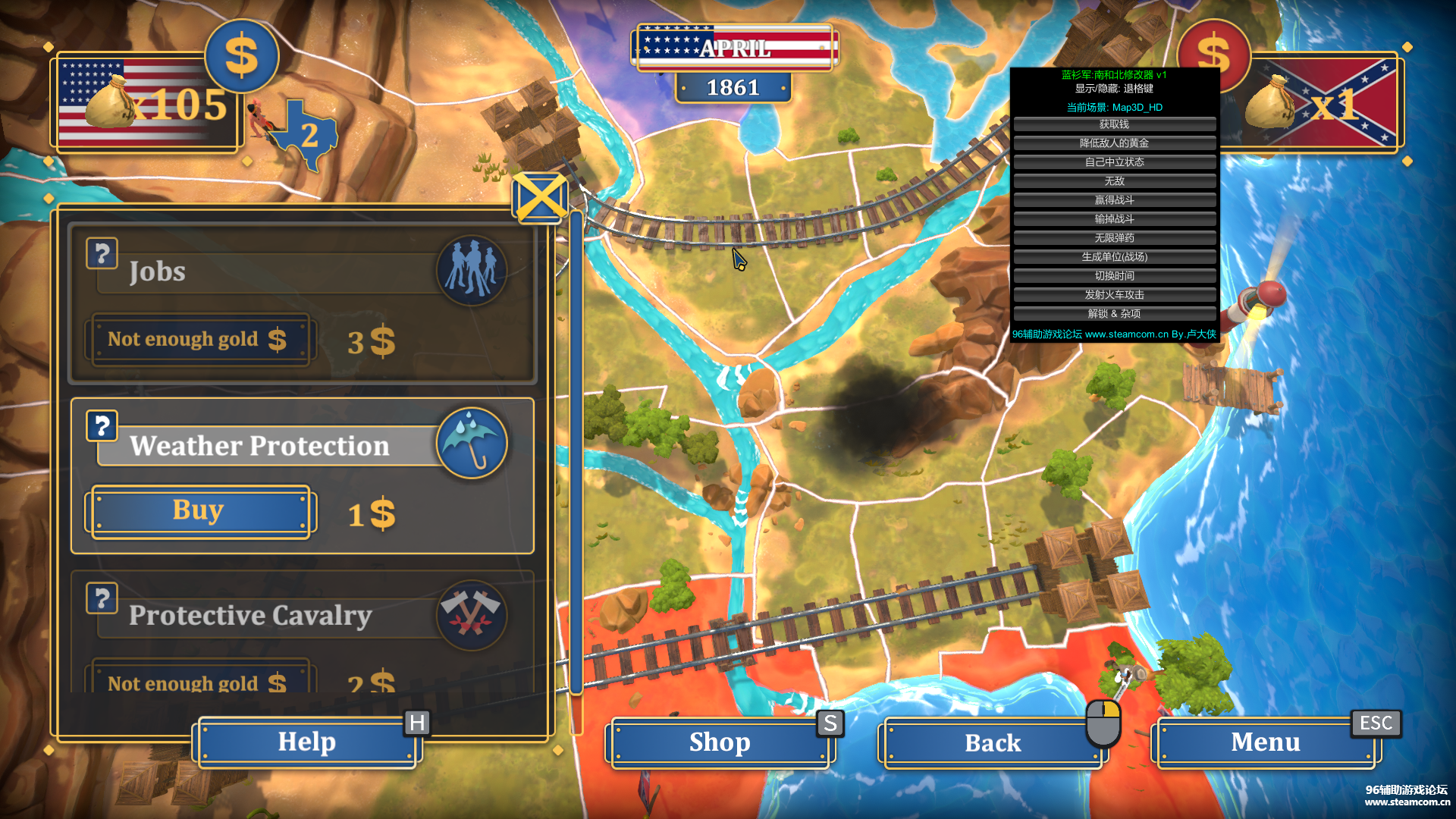The image size is (1456, 819).
Task: Select the Weather Protection umbrella icon
Action: [472, 443]
